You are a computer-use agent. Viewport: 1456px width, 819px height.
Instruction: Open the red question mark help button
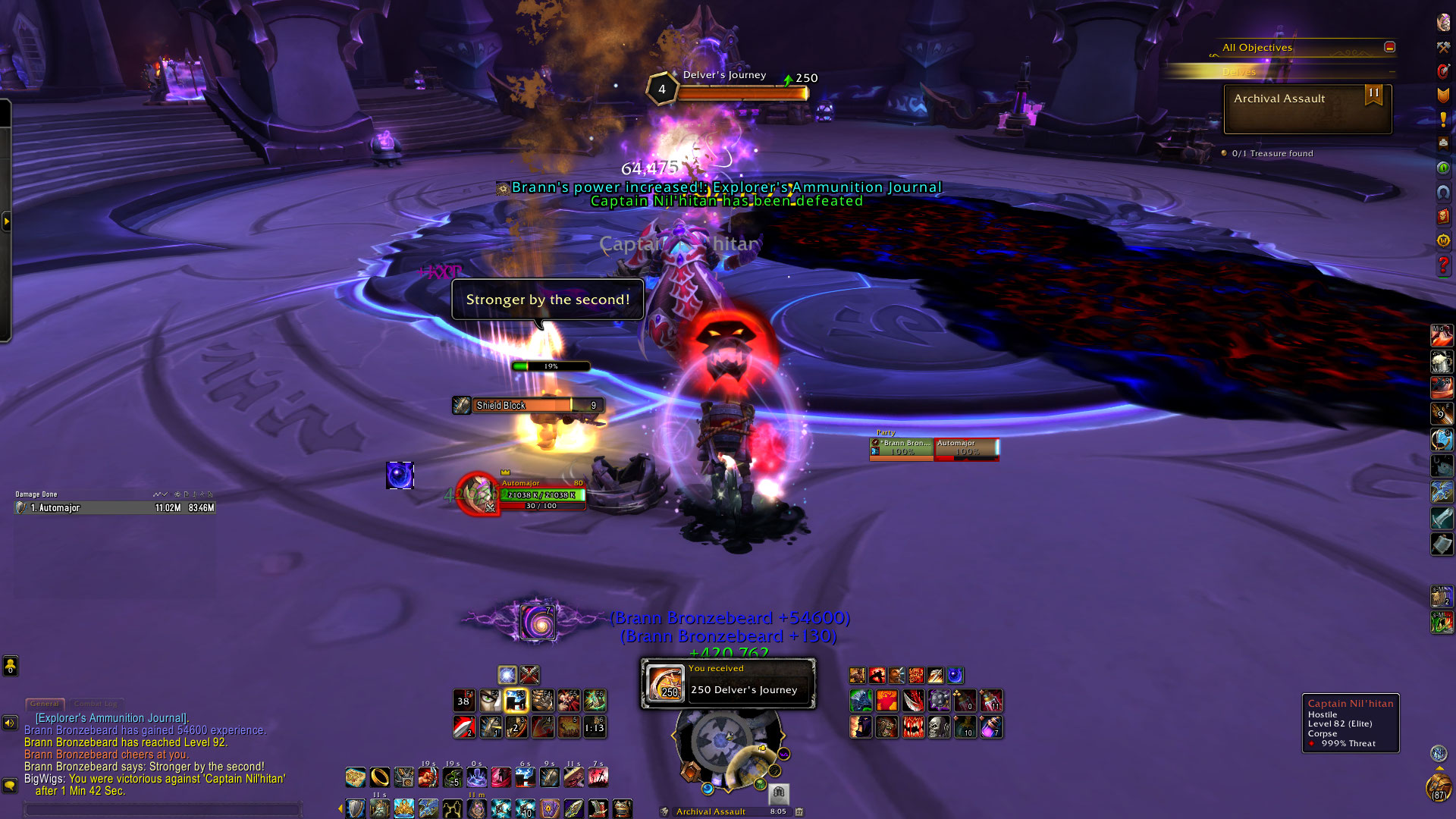tap(1443, 265)
